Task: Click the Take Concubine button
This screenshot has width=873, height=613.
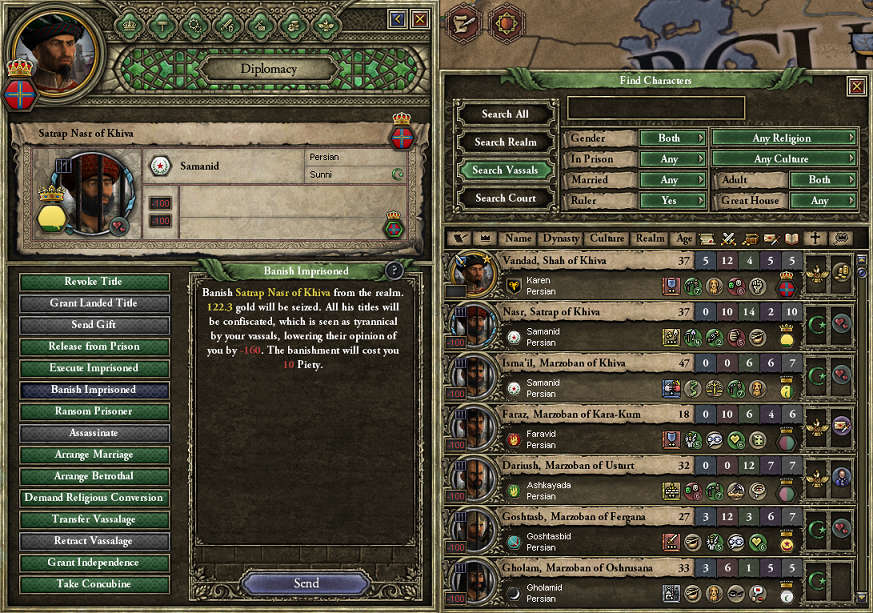Action: click(95, 585)
